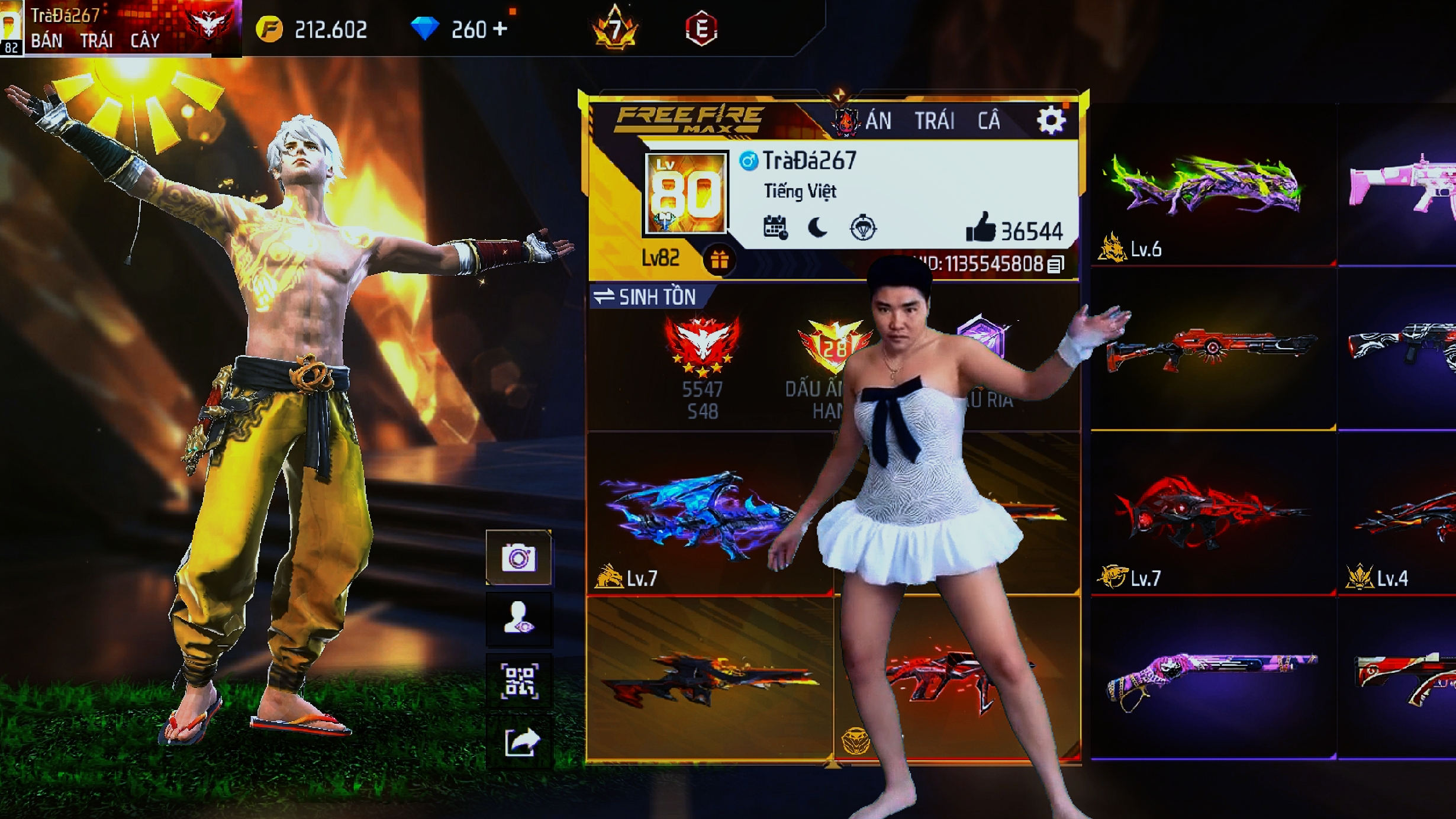Add diamonds with the plus button
The image size is (1456, 819).
500,28
